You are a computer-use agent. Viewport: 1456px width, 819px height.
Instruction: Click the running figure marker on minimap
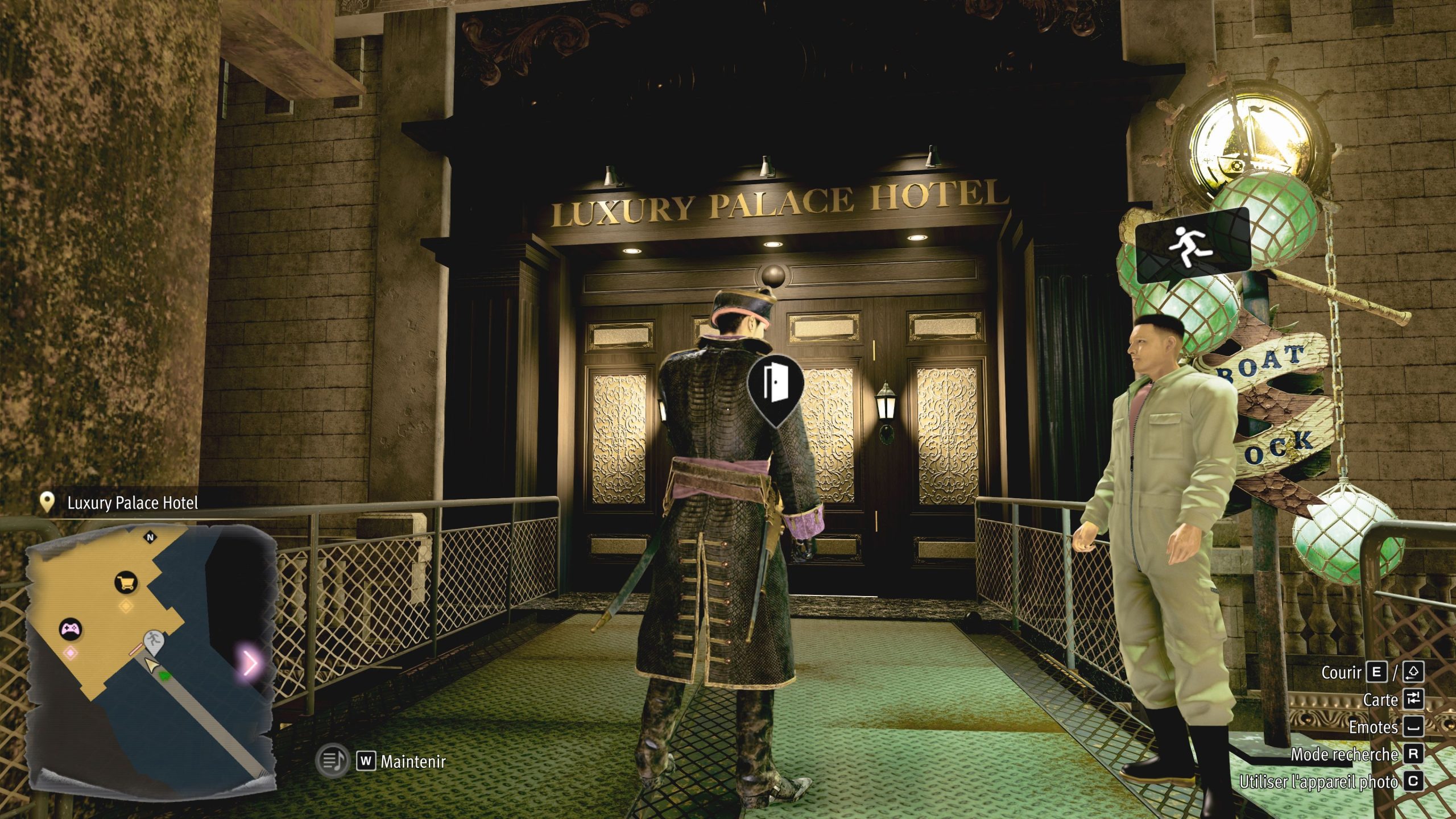point(152,641)
